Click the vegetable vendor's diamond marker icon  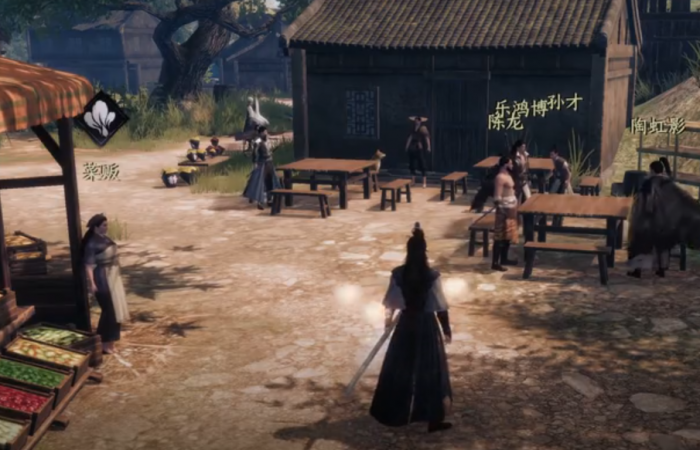(102, 119)
